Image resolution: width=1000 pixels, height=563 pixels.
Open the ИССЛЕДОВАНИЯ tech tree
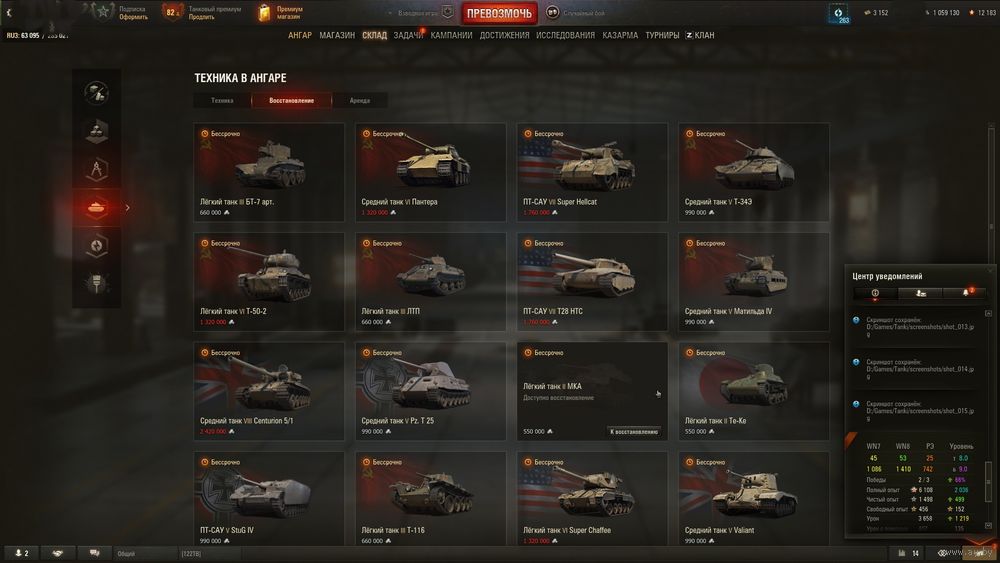(x=565, y=35)
